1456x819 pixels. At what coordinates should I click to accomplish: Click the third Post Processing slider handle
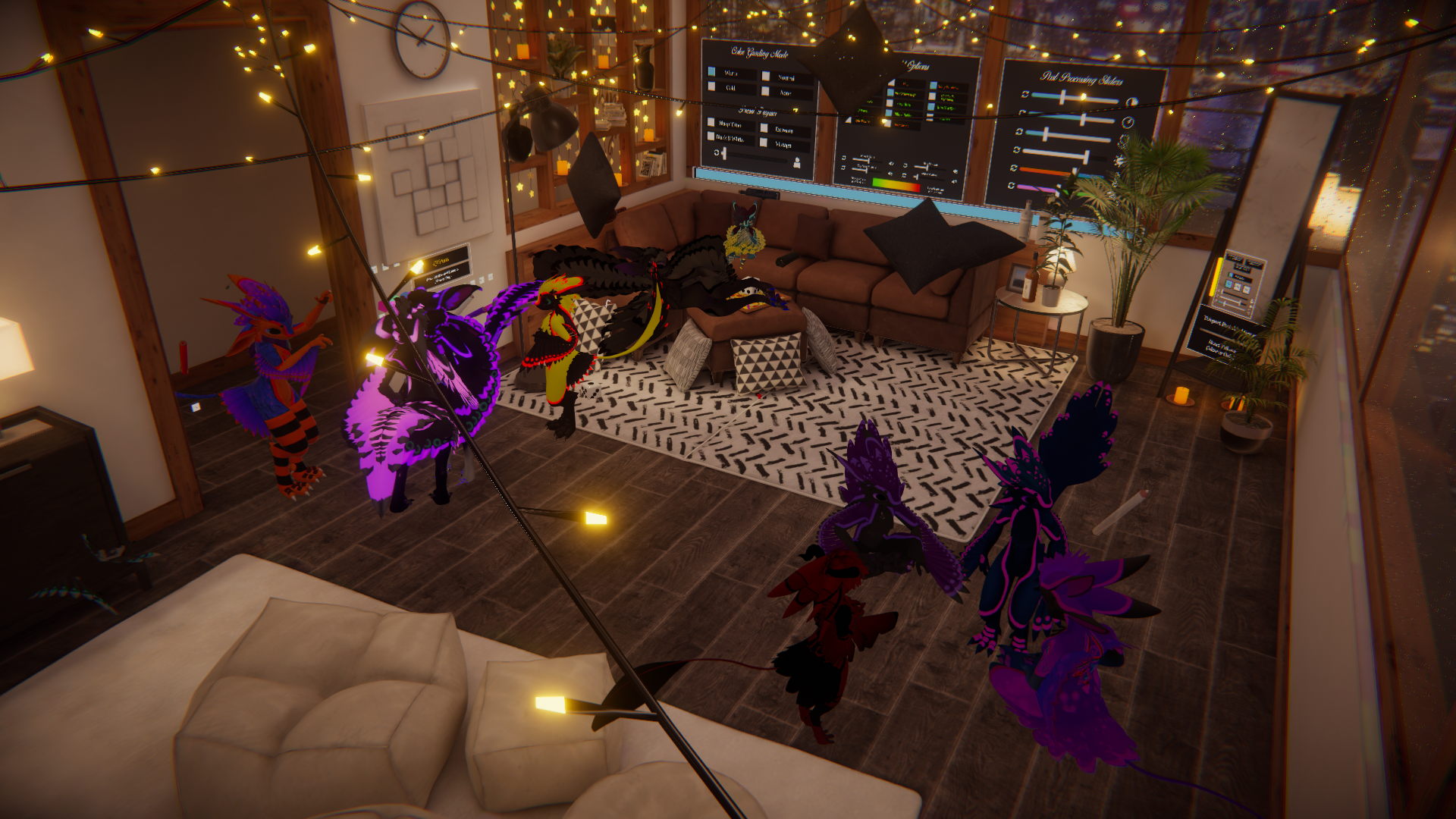click(x=1047, y=135)
